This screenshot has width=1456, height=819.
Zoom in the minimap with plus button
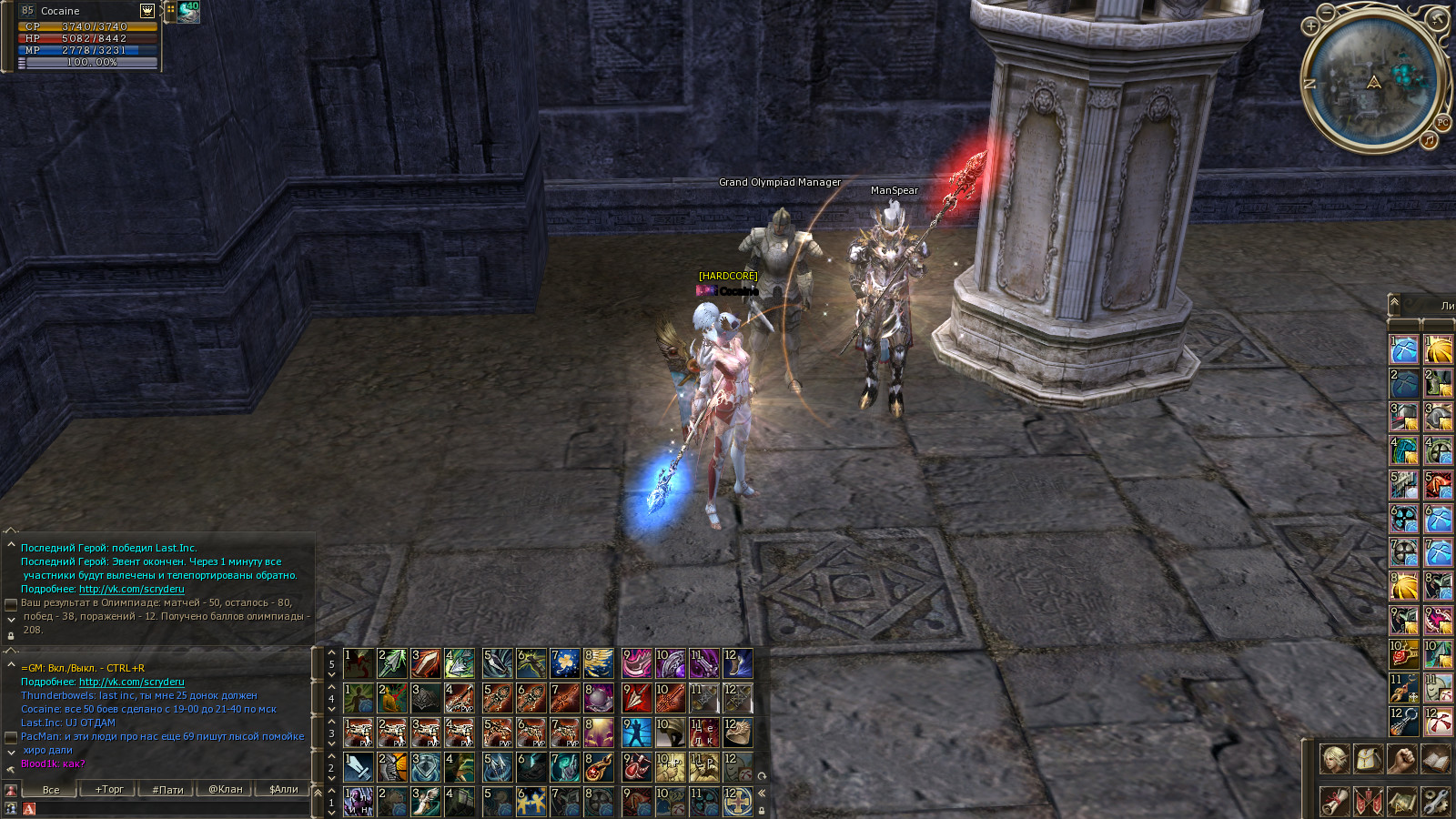1310,26
